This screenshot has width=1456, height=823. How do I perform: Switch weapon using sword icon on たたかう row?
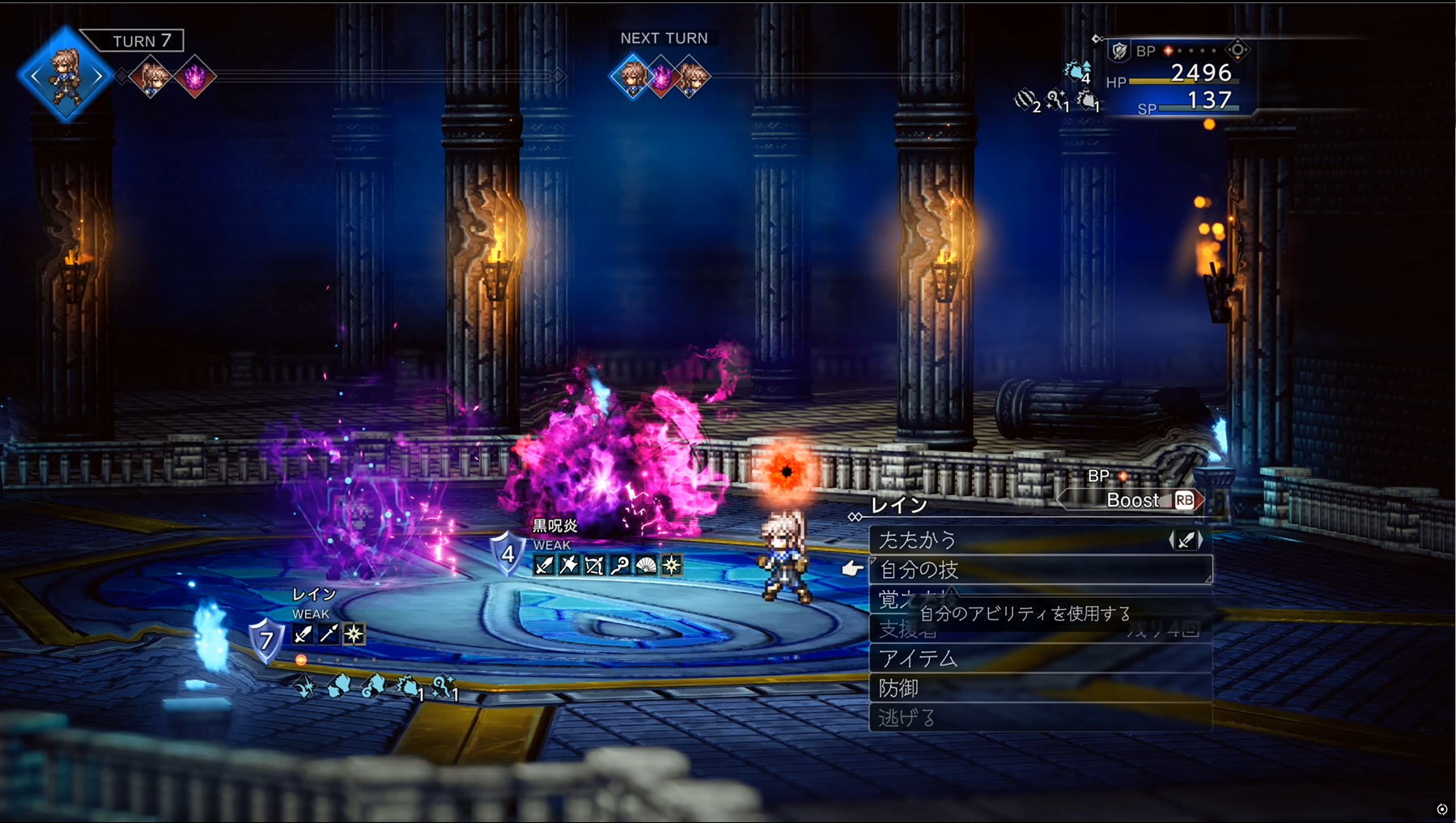1186,540
